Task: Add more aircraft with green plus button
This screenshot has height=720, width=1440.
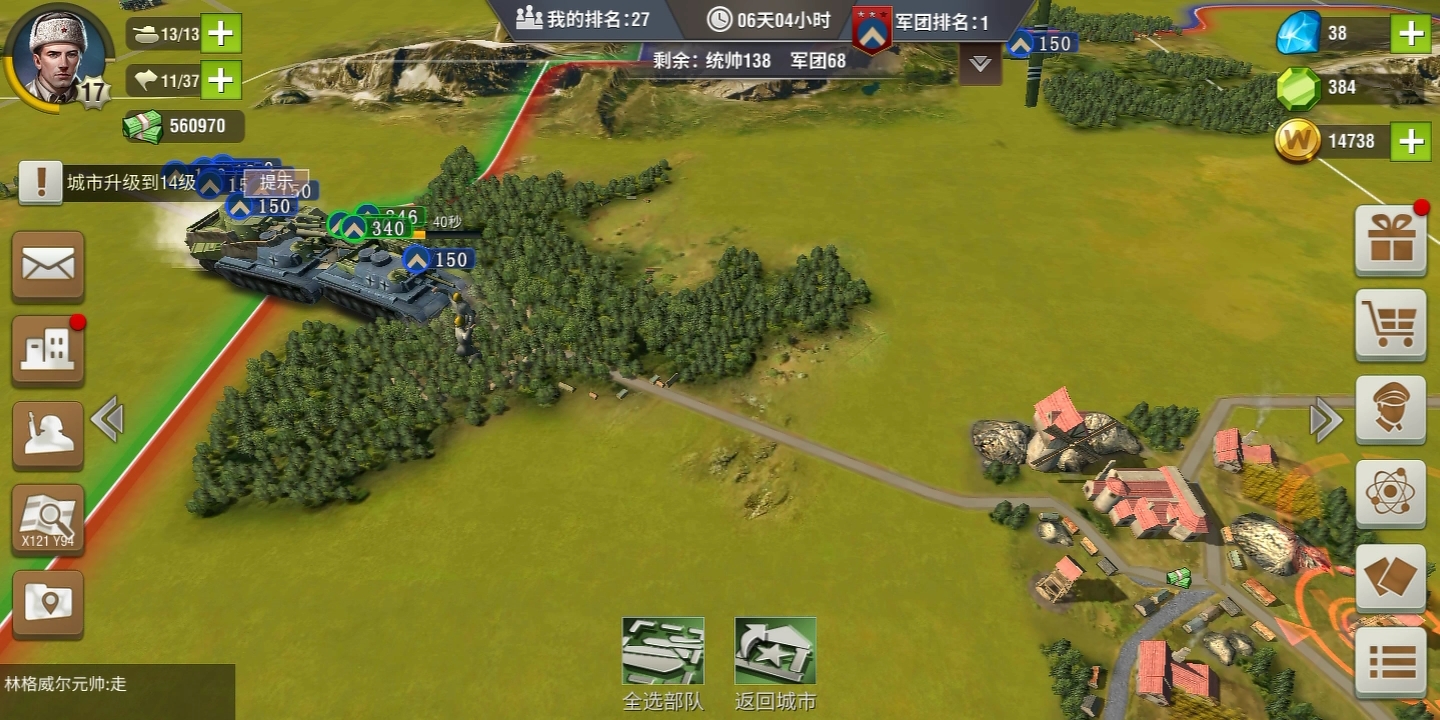Action: click(x=221, y=80)
